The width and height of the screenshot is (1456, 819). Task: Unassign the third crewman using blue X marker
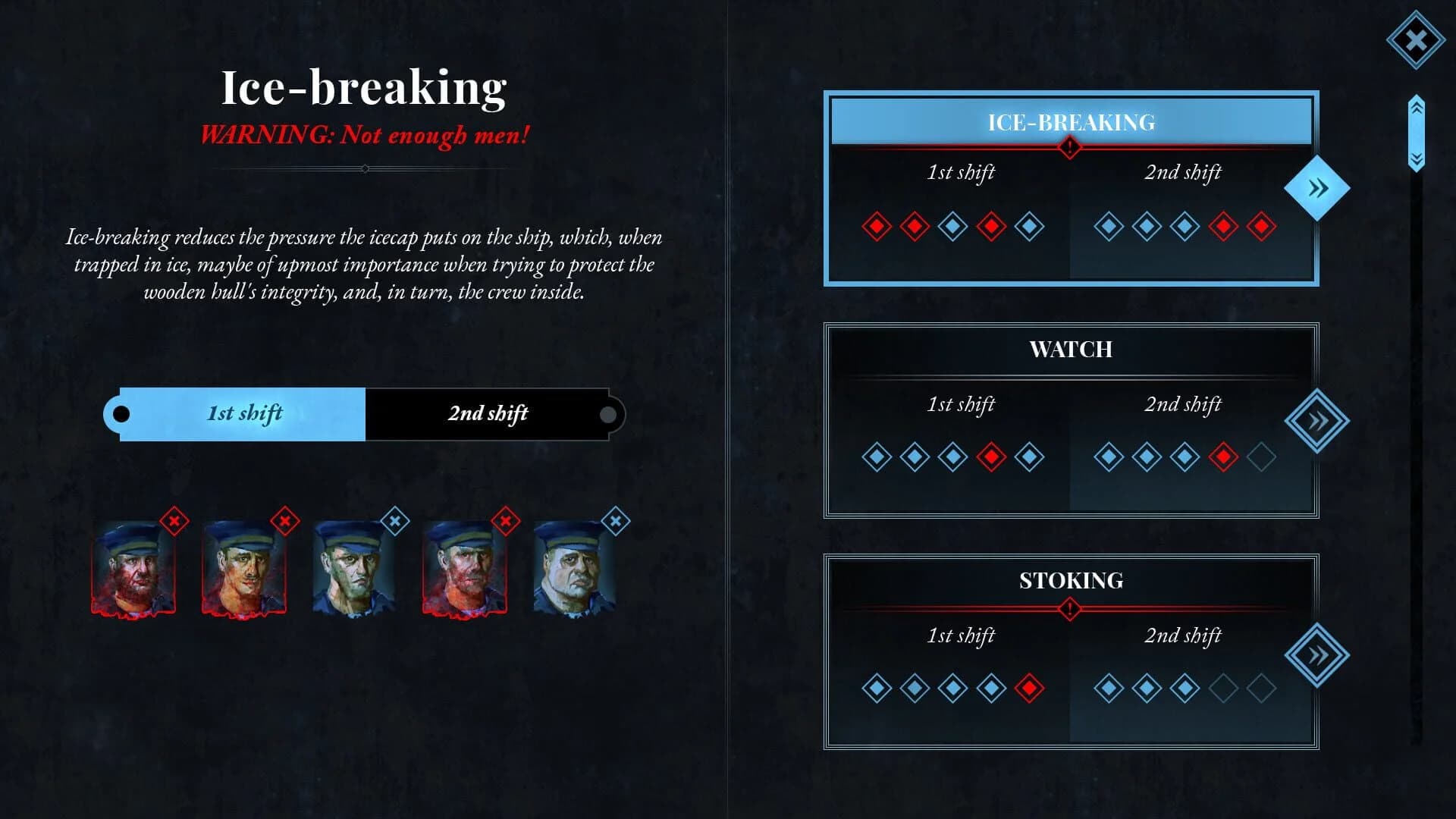[x=394, y=521]
